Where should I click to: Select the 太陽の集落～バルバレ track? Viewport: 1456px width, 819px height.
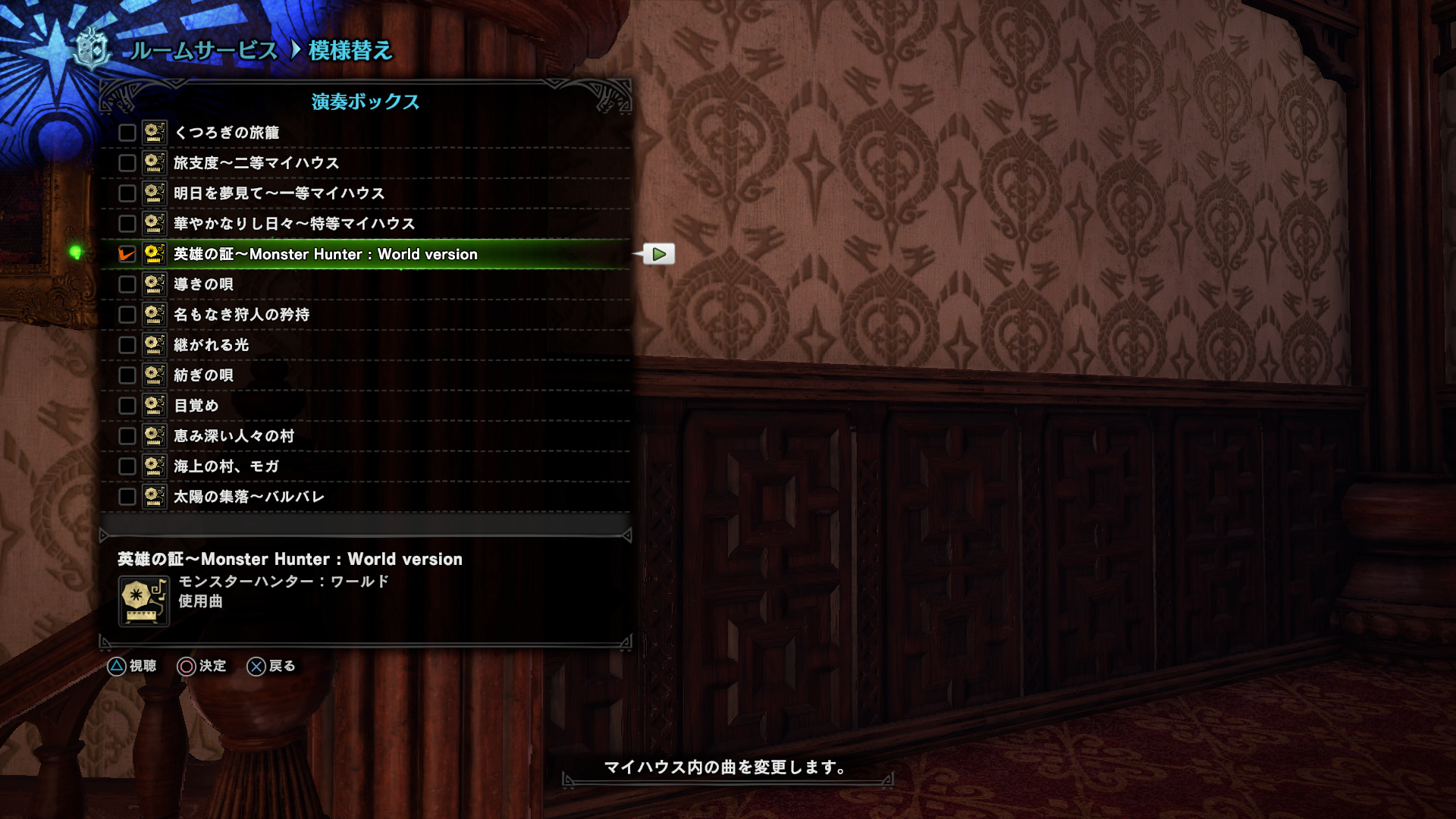pyautogui.click(x=249, y=497)
